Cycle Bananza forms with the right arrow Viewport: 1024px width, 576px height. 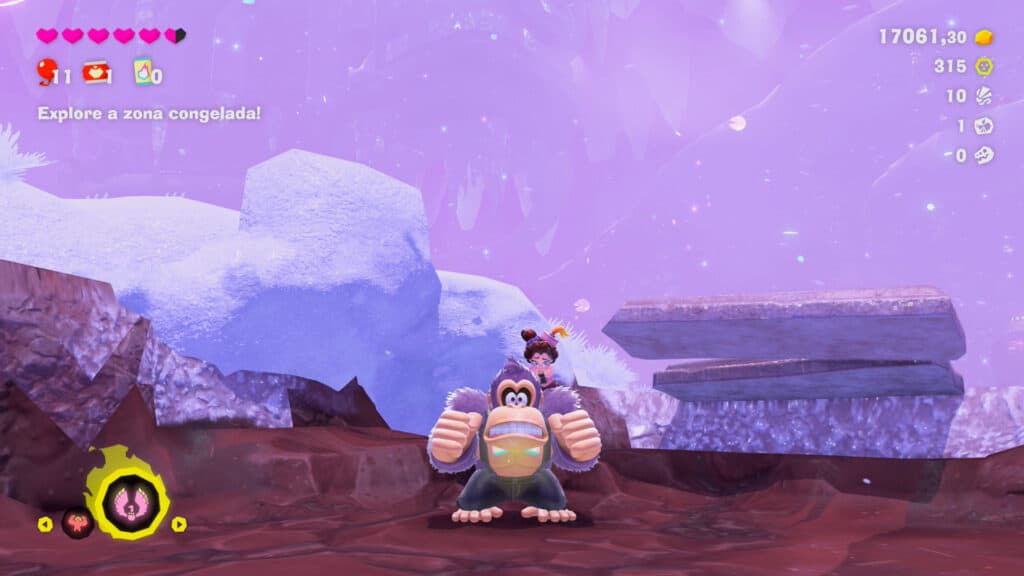(x=179, y=524)
